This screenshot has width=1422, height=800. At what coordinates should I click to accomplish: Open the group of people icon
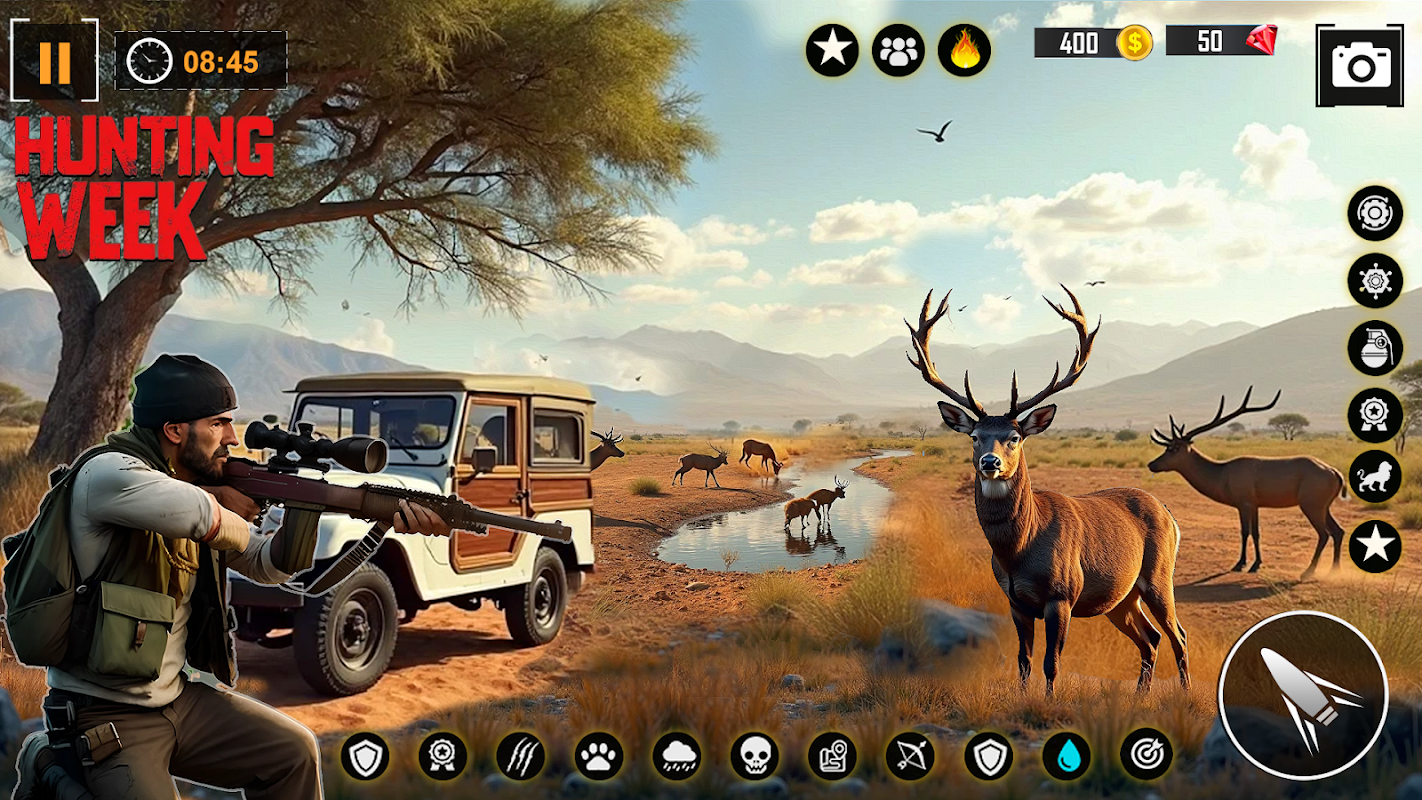point(898,51)
